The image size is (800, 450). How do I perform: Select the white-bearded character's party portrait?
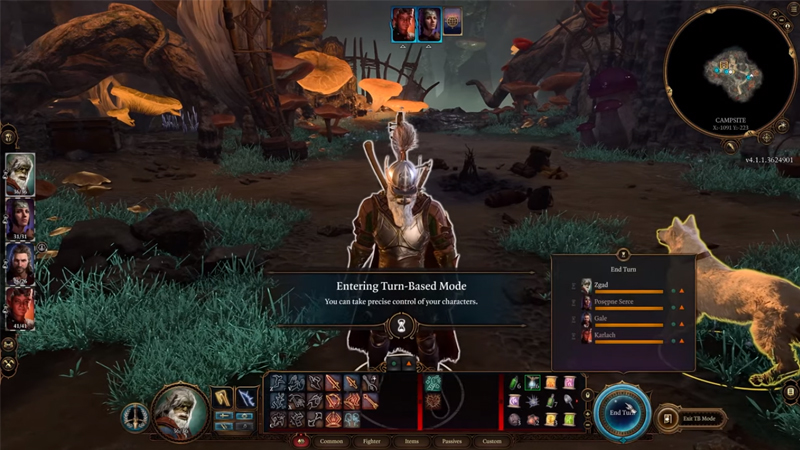pos(20,173)
